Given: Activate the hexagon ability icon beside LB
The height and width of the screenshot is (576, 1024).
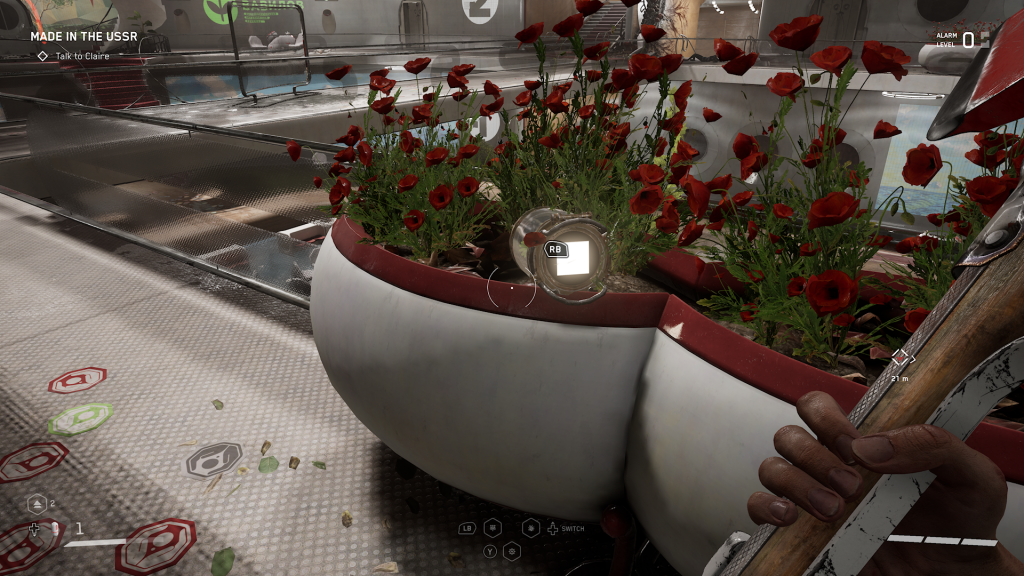Looking at the screenshot, I should tap(493, 528).
